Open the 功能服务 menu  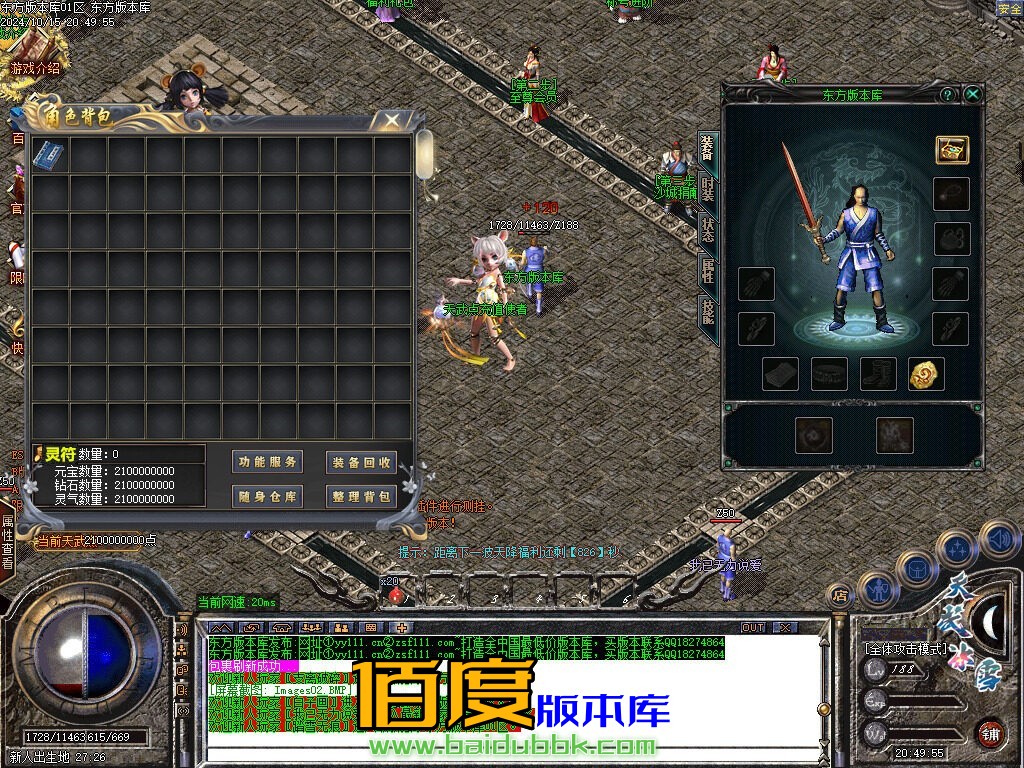[x=267, y=462]
